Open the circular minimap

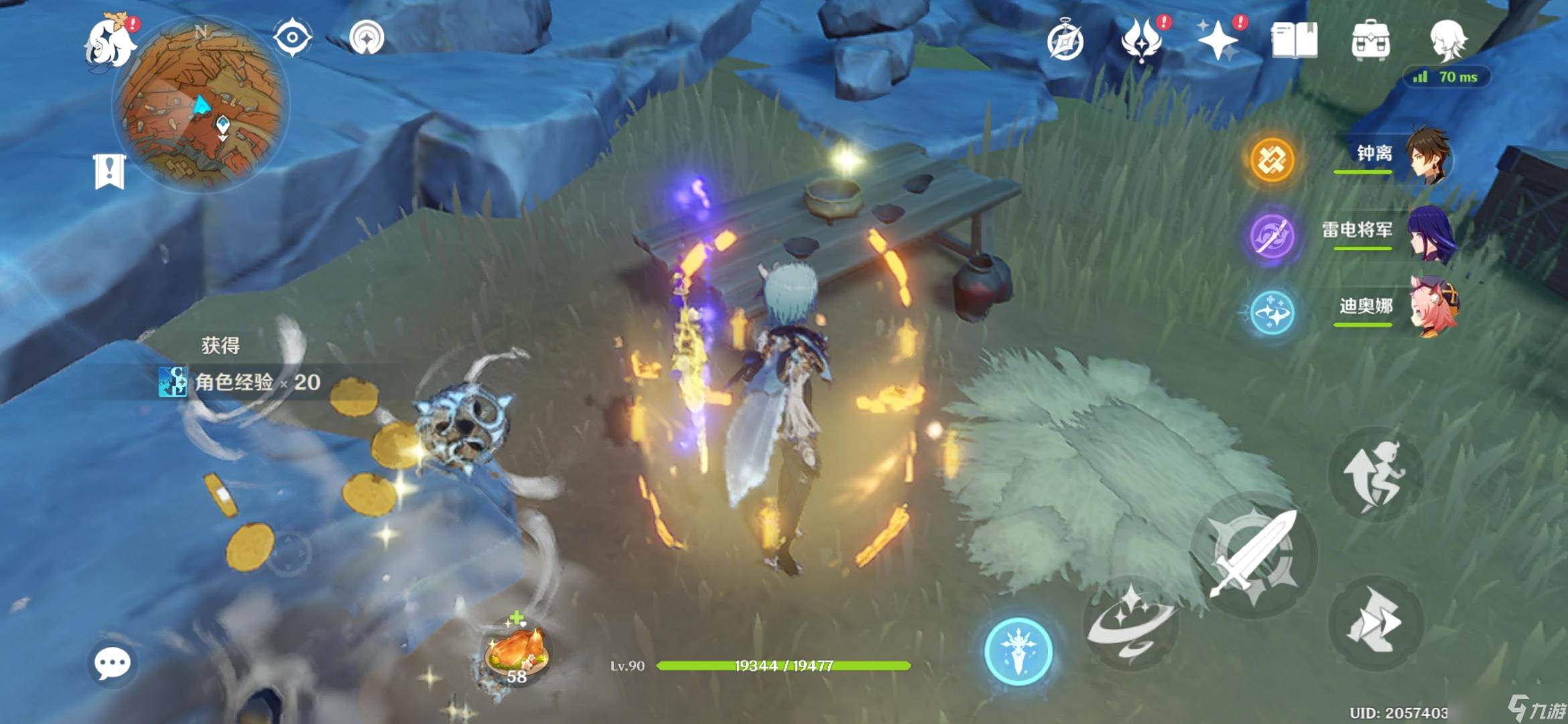pyautogui.click(x=201, y=106)
